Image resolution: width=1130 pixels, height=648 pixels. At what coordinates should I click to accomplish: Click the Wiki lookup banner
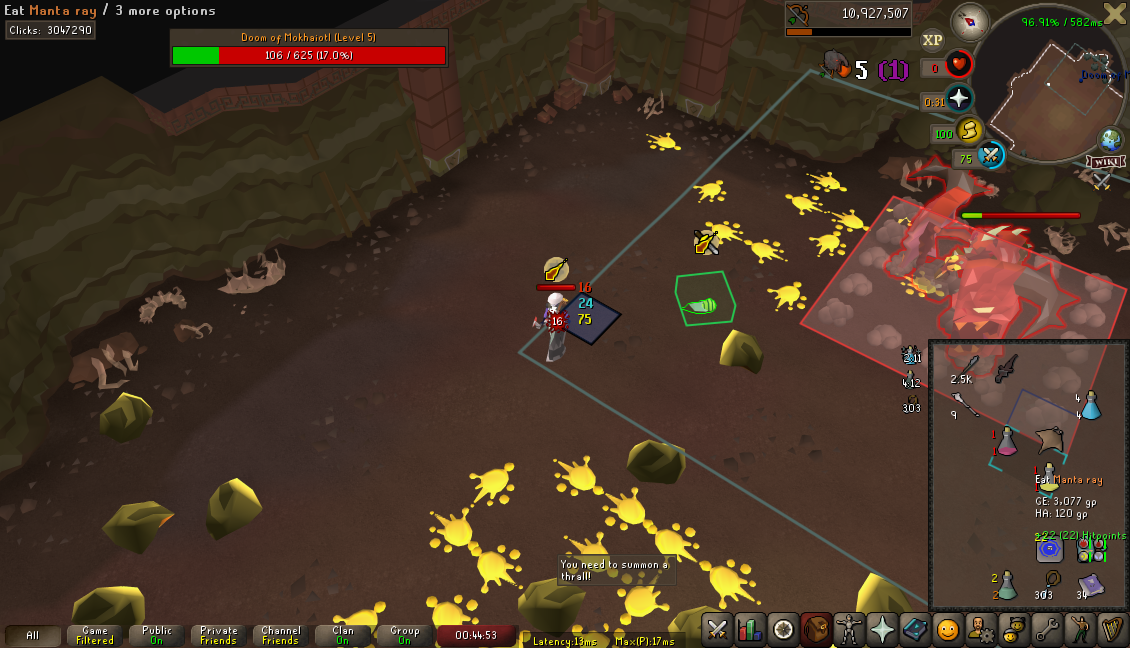(x=1107, y=162)
